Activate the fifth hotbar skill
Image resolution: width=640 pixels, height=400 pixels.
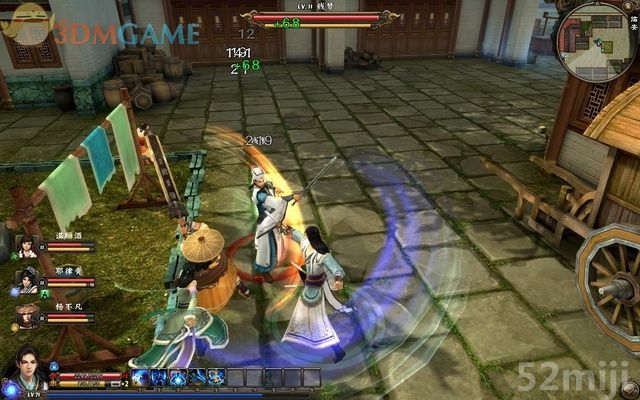click(x=214, y=377)
